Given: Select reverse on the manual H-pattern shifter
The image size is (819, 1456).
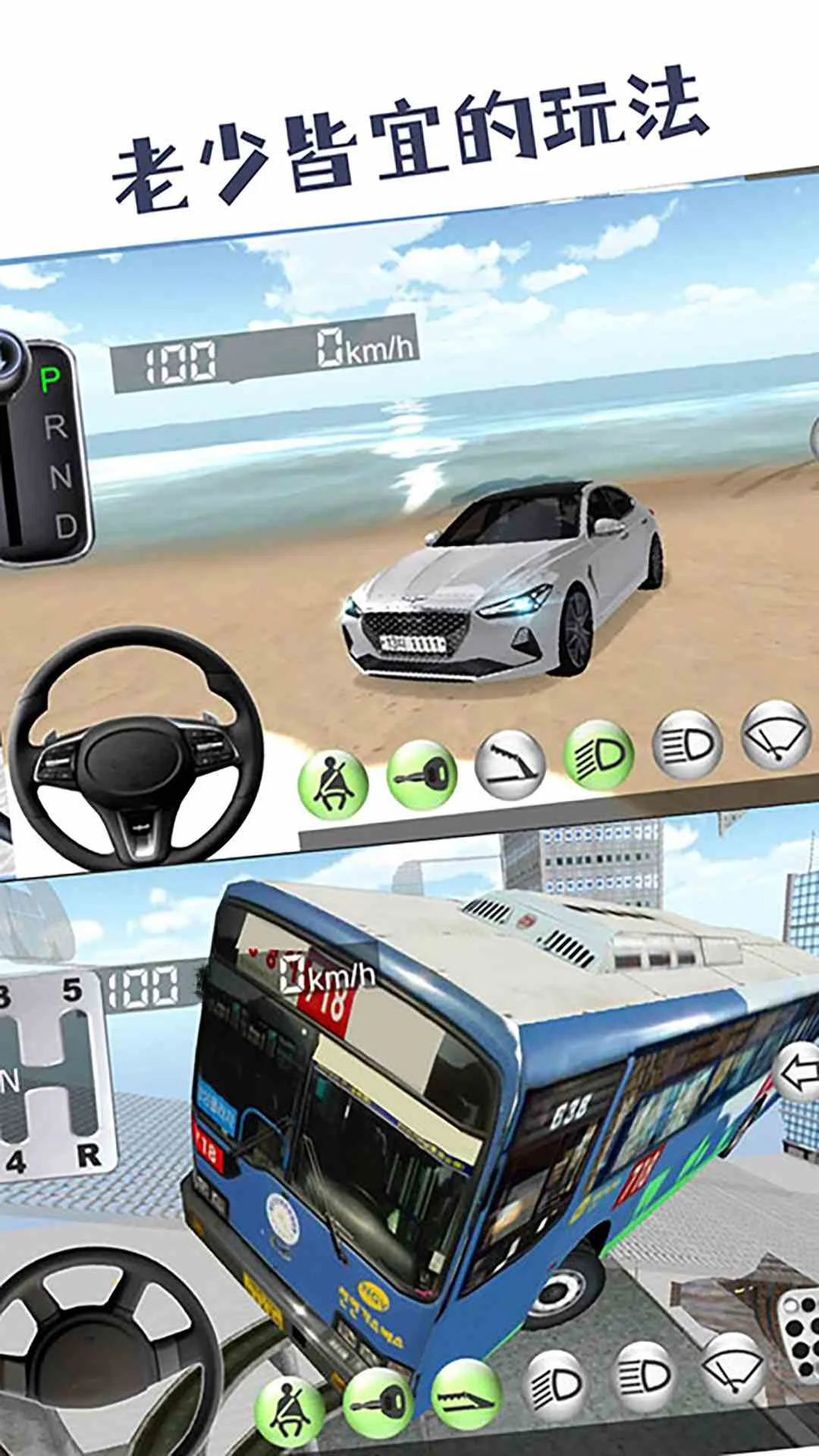Looking at the screenshot, I should [x=87, y=1156].
